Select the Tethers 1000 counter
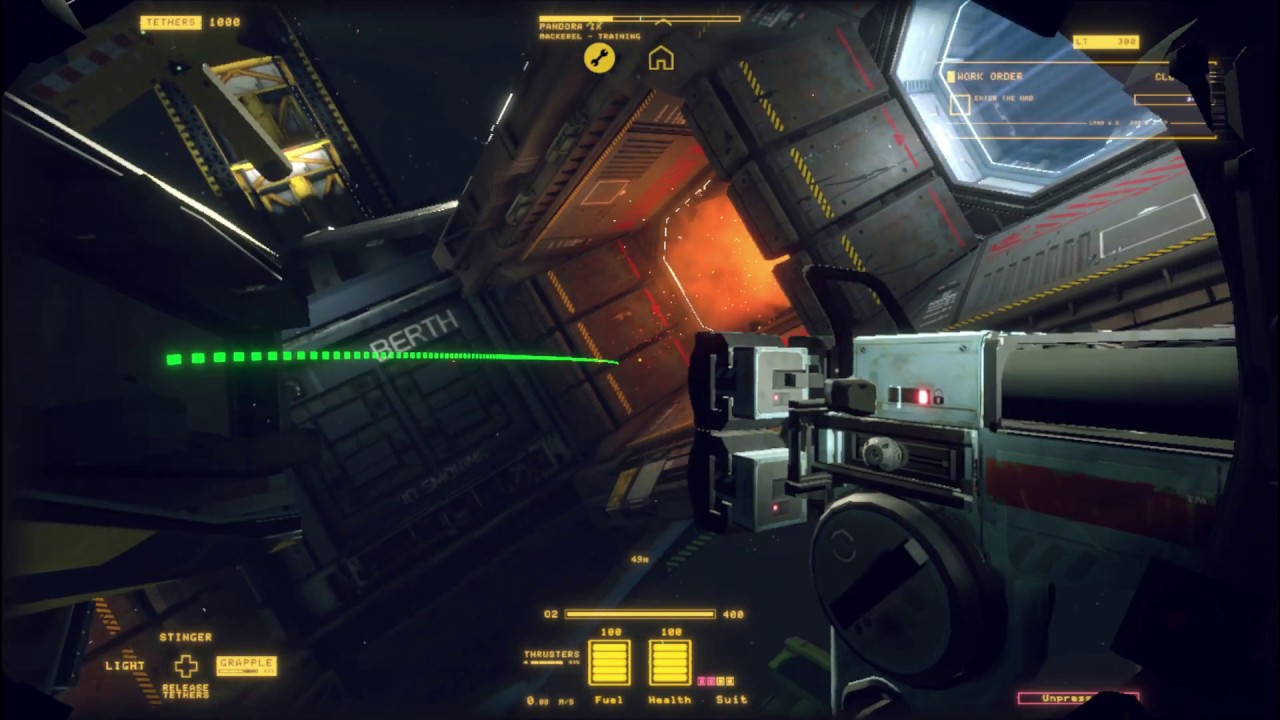 click(190, 22)
